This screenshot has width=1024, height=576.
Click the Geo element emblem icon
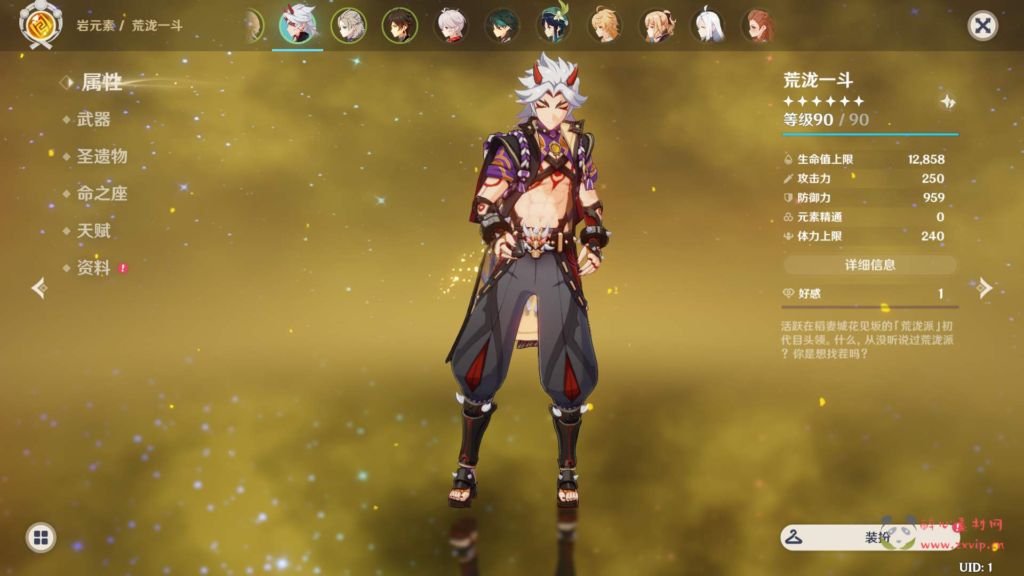click(41, 26)
